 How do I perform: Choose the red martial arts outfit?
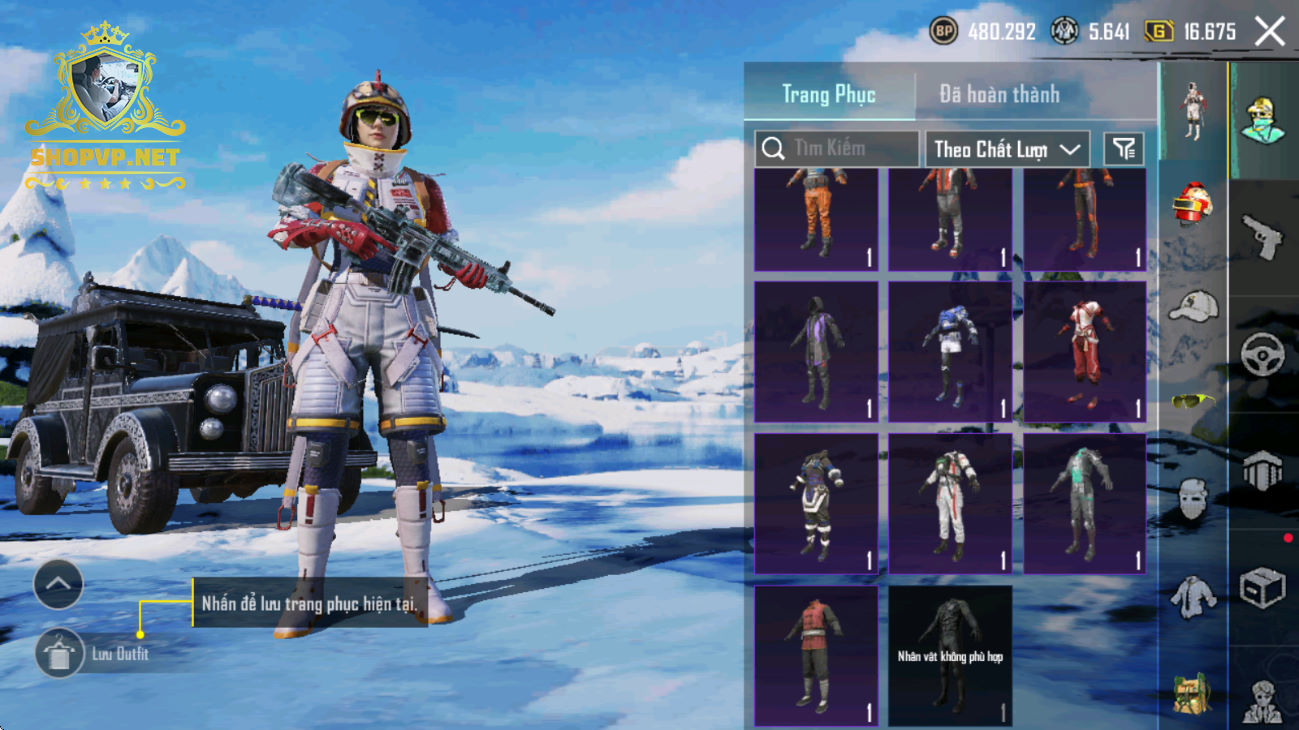(1084, 352)
